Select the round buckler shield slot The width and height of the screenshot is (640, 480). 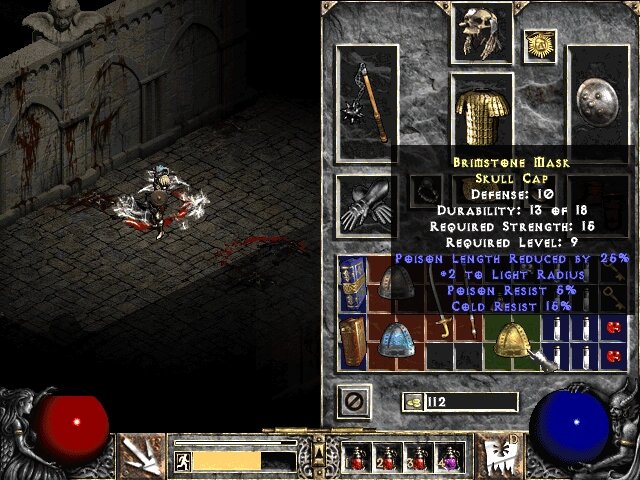[x=598, y=104]
